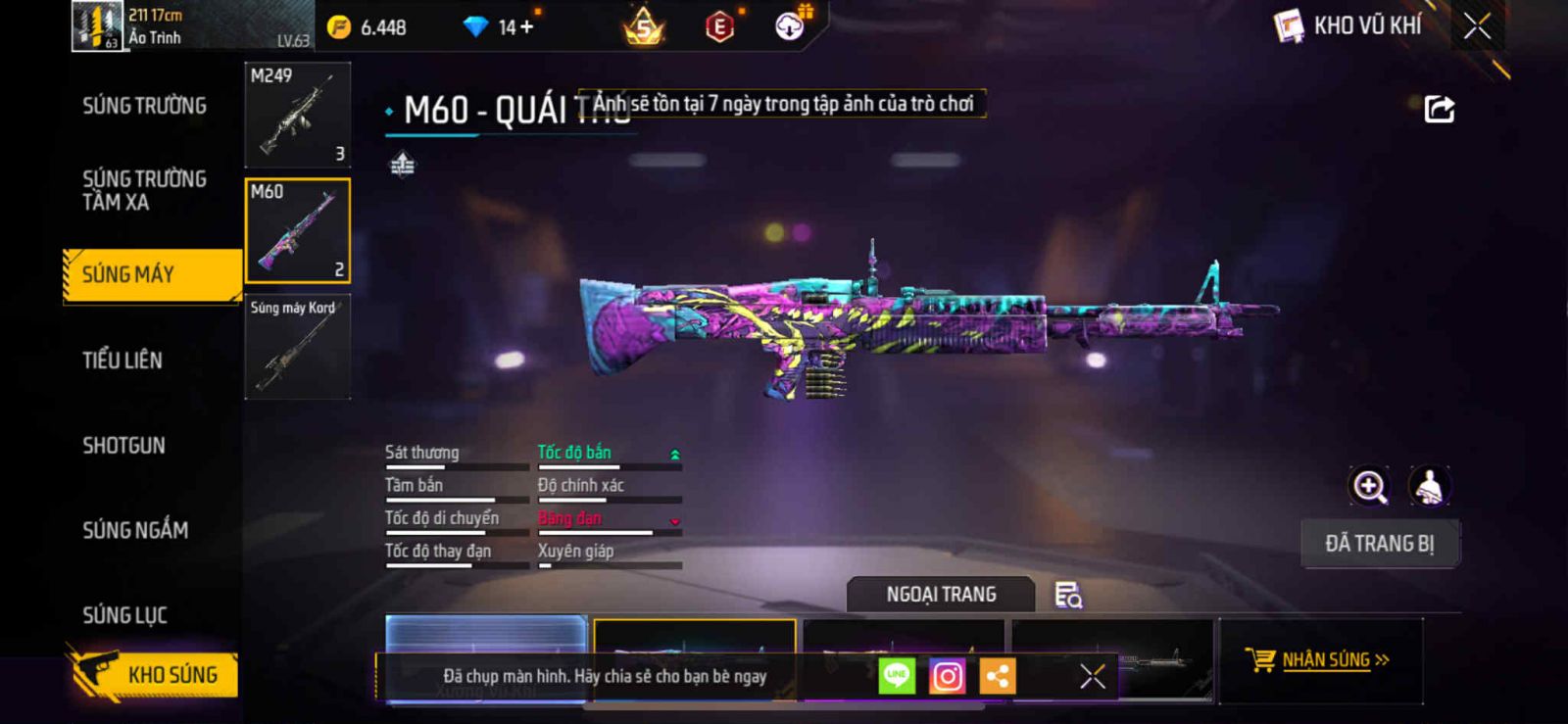The image size is (1568, 724).
Task: Select the M249 weapon thumbnail
Action: pos(297,115)
